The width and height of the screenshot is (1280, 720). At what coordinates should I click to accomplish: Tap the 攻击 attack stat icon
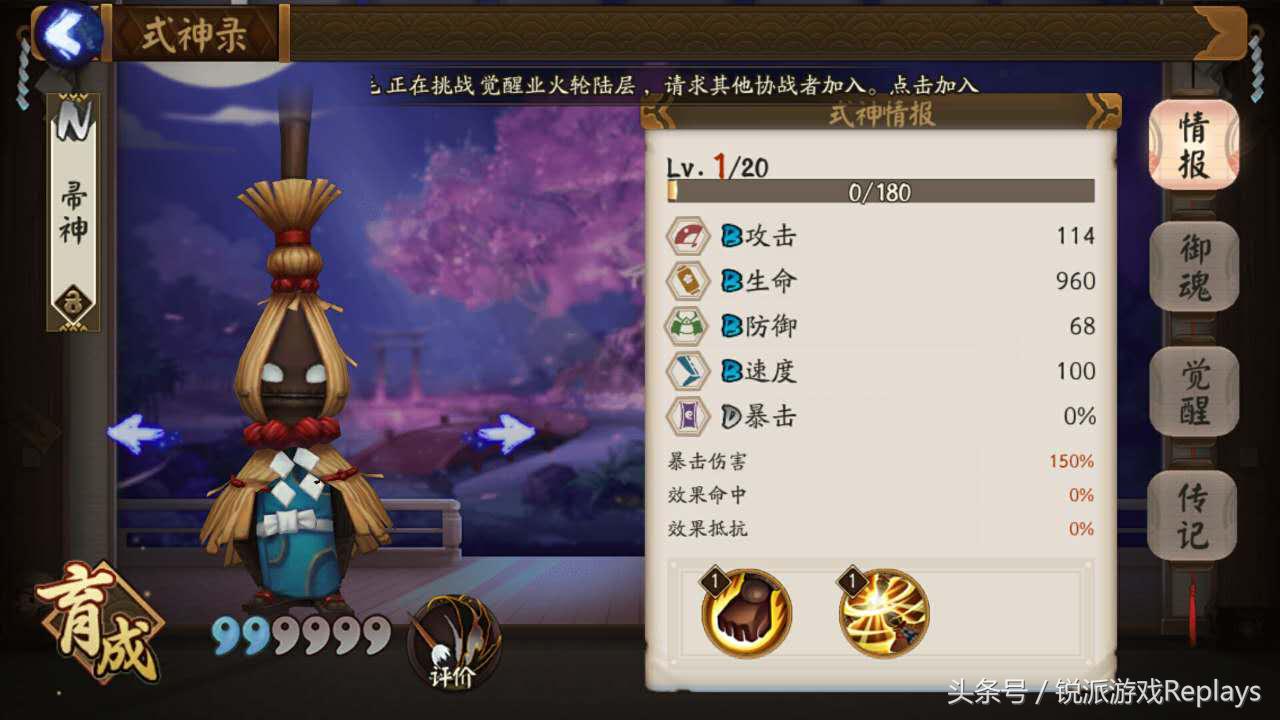pyautogui.click(x=688, y=236)
